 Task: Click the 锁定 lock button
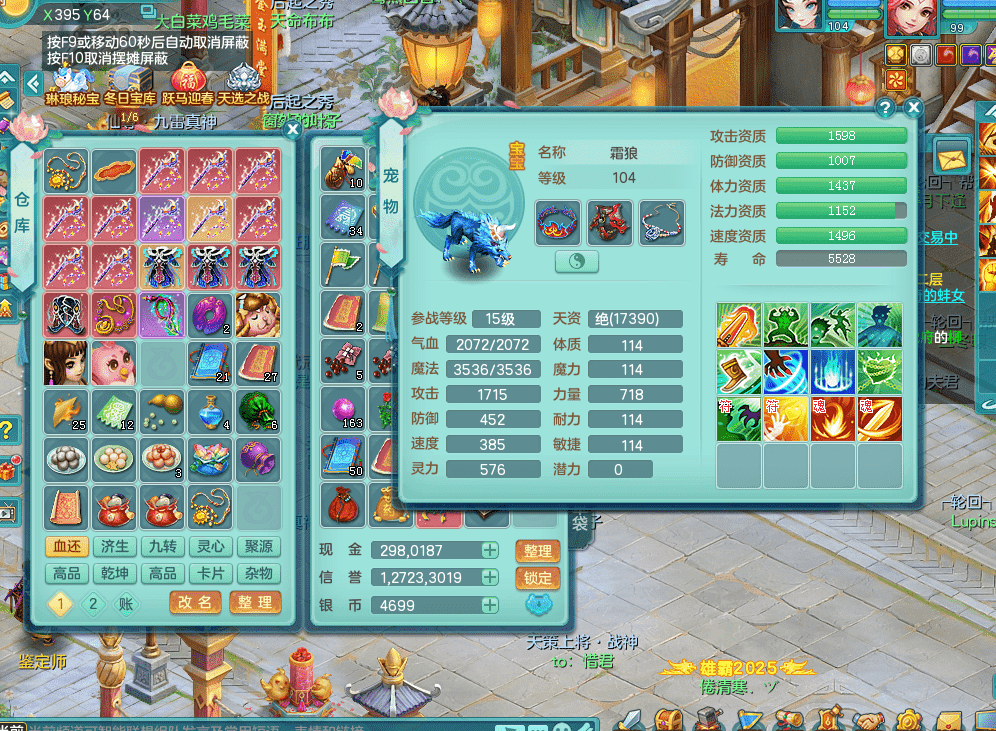tap(538, 578)
